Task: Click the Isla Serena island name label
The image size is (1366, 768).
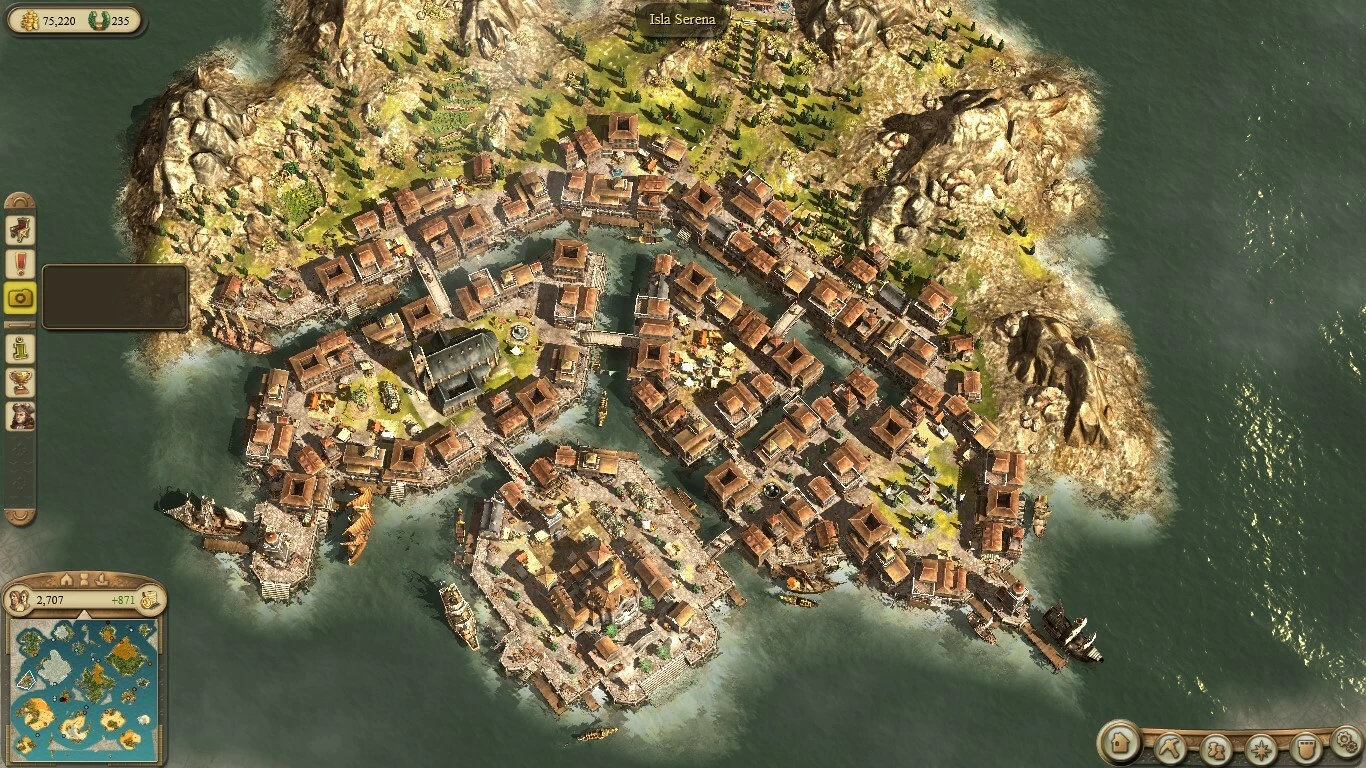Action: tap(684, 20)
